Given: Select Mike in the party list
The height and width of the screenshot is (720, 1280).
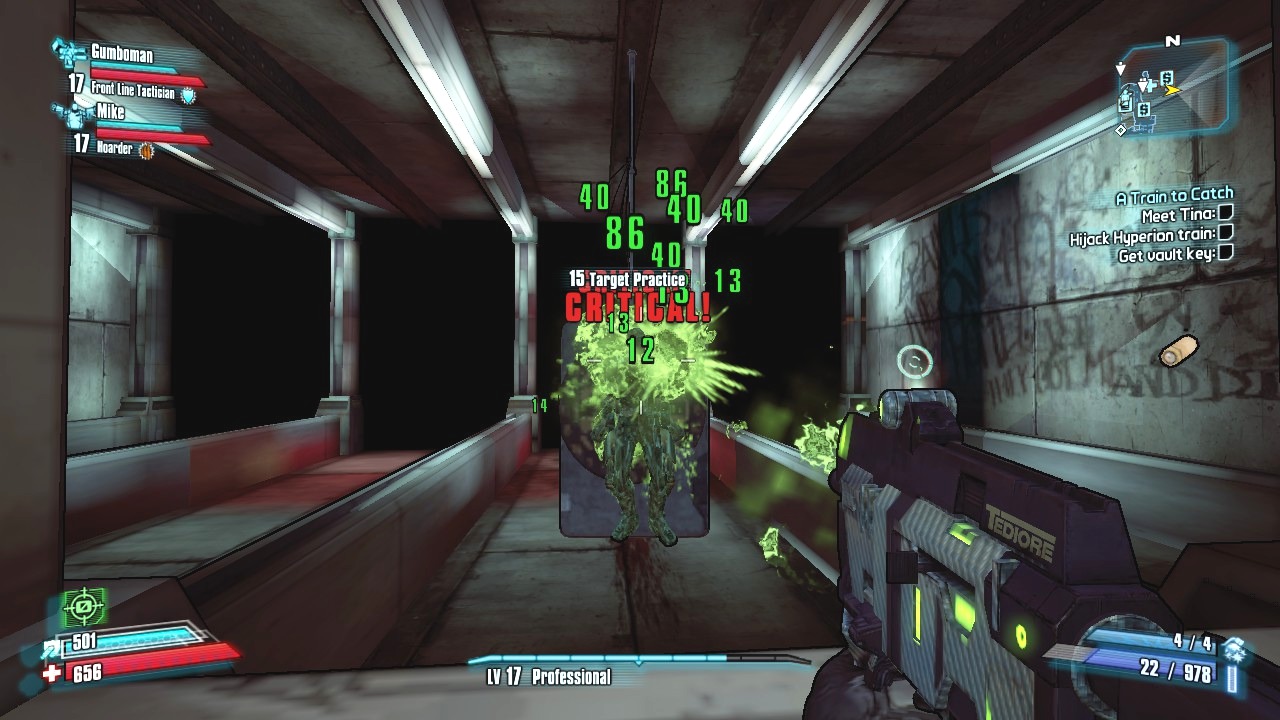Looking at the screenshot, I should click(x=110, y=112).
